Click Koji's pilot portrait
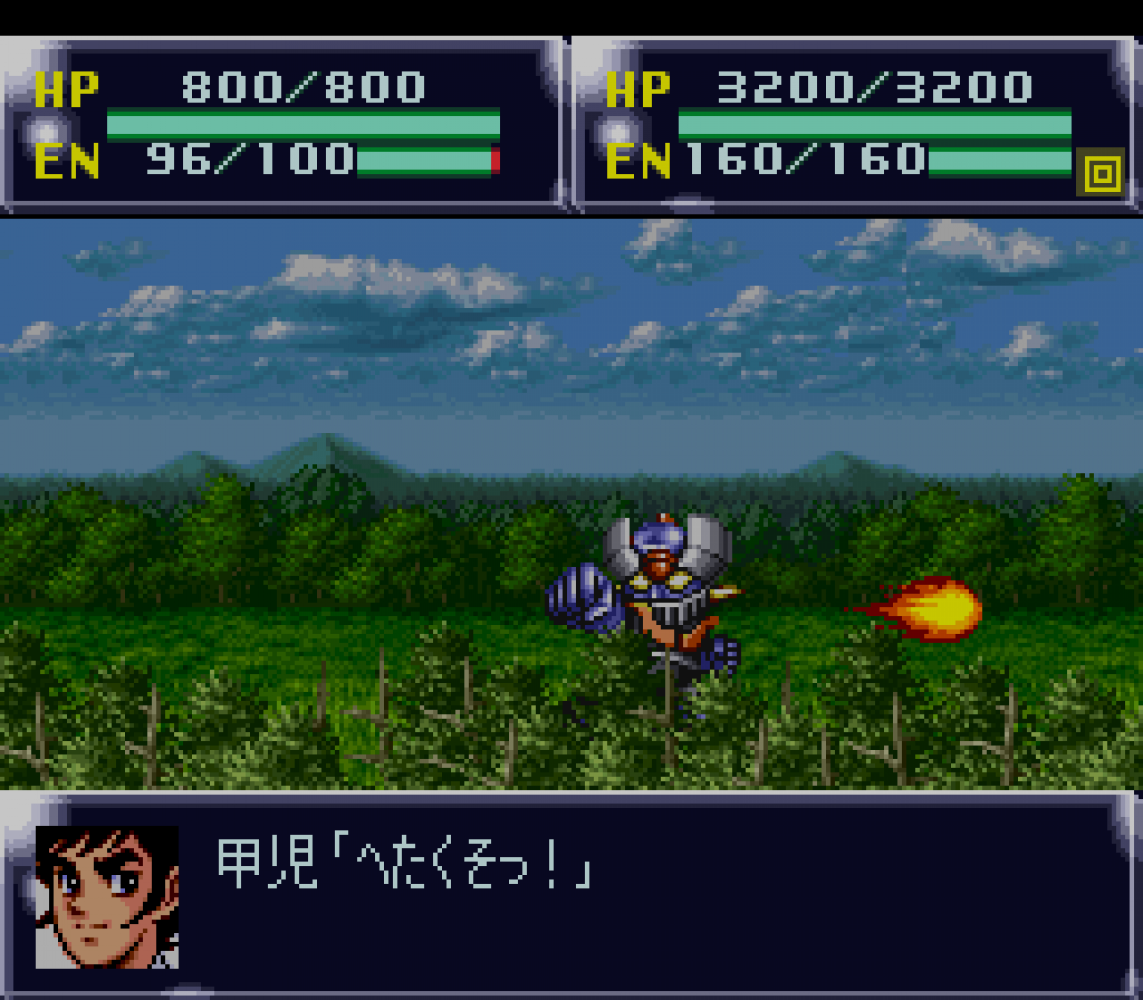1143x1000 pixels. (x=107, y=897)
